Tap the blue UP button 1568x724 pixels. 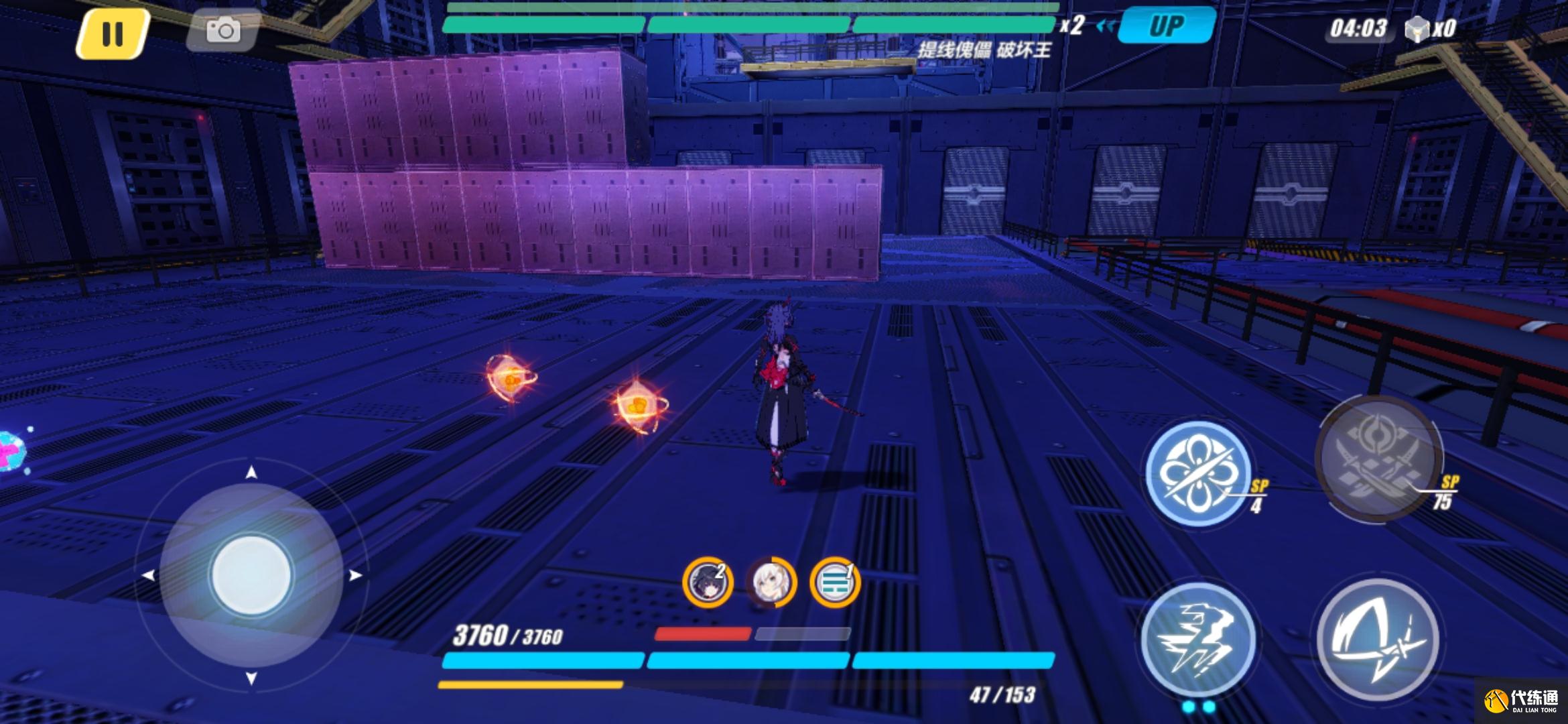1167,26
